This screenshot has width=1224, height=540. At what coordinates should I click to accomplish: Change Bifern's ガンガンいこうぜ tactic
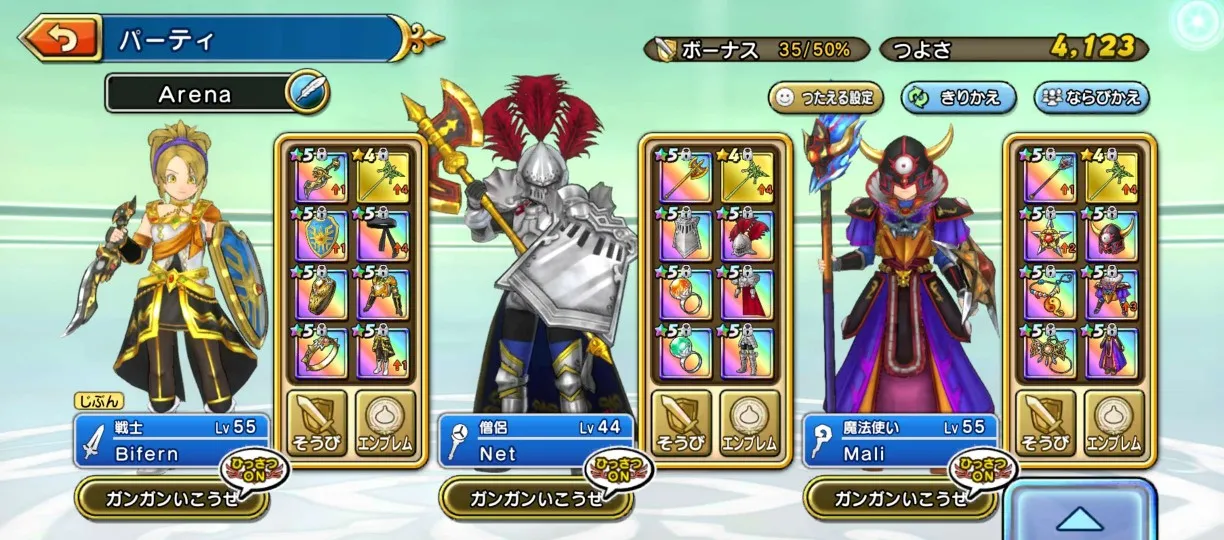160,498
